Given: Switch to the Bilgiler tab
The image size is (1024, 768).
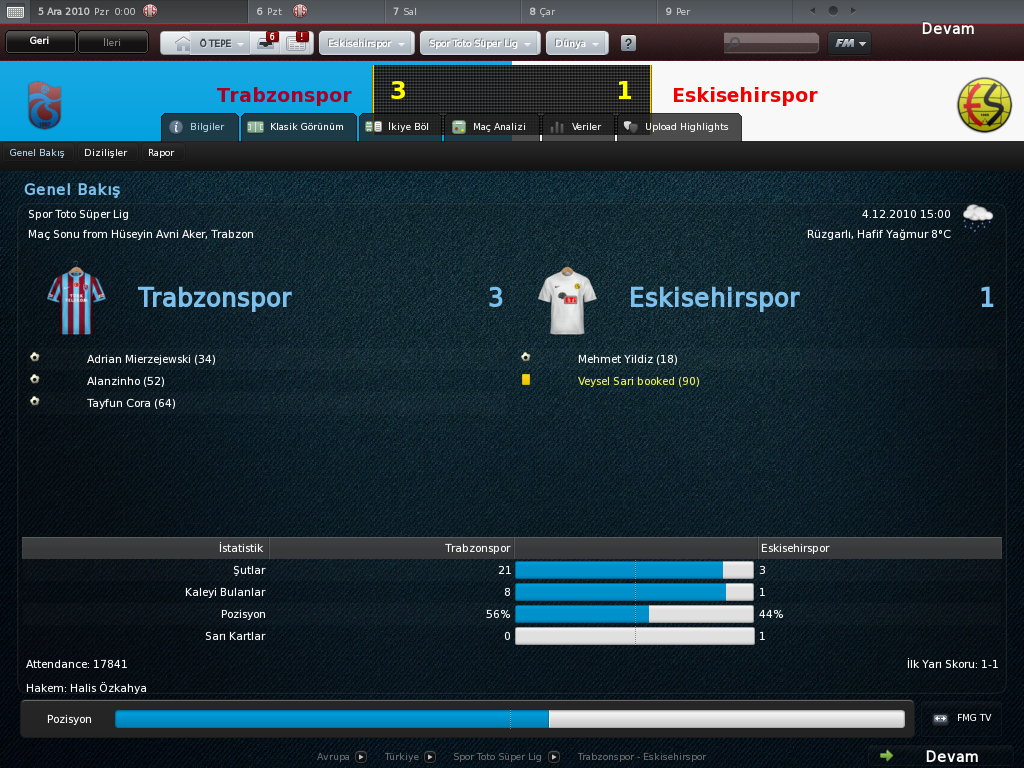Looking at the screenshot, I should coord(200,127).
